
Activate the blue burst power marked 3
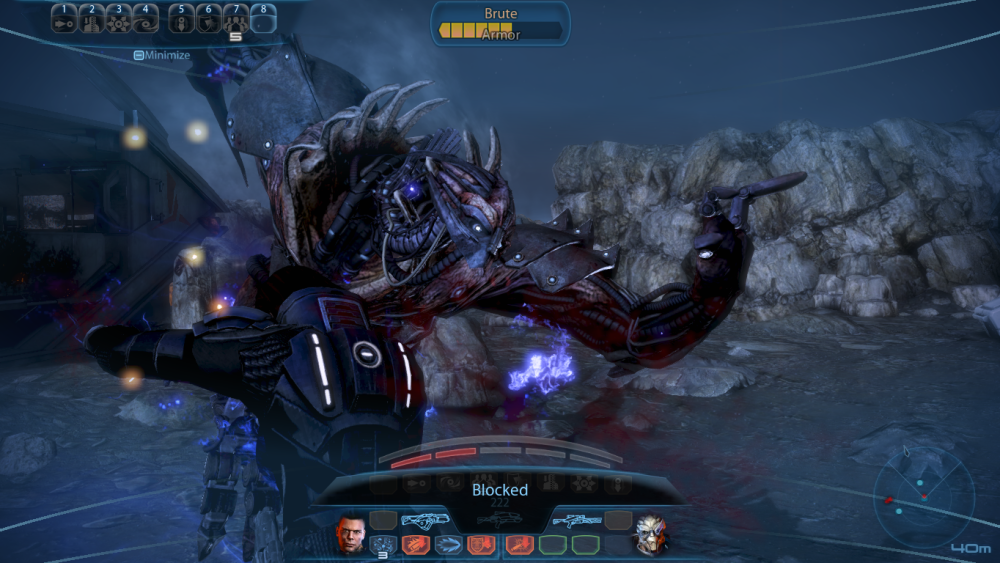tap(384, 545)
